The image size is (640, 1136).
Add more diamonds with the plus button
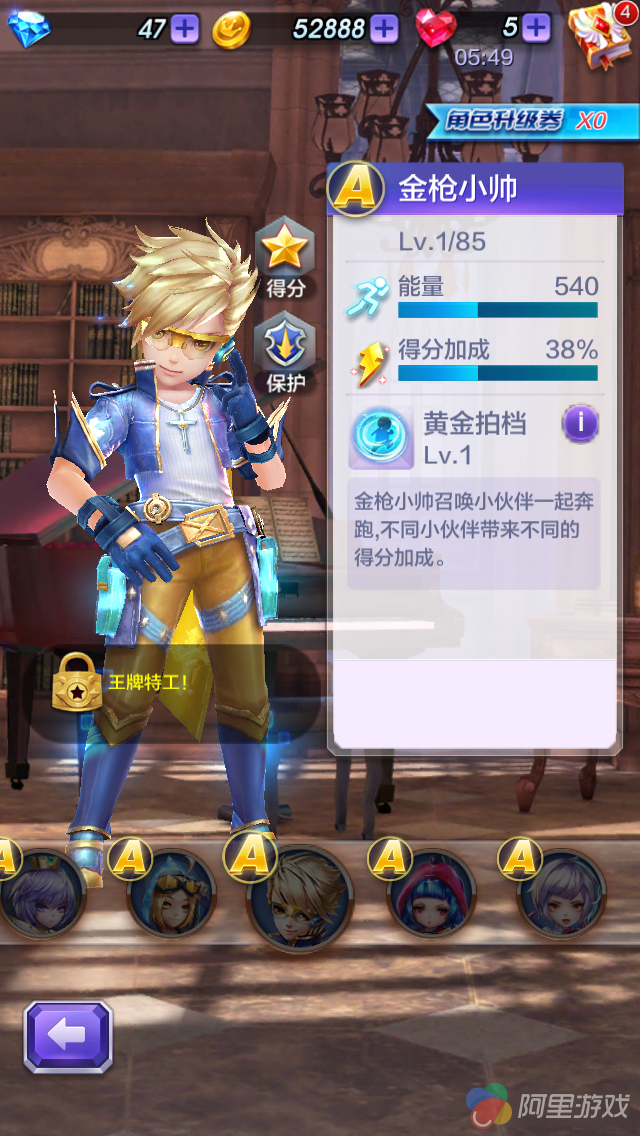coord(185,28)
